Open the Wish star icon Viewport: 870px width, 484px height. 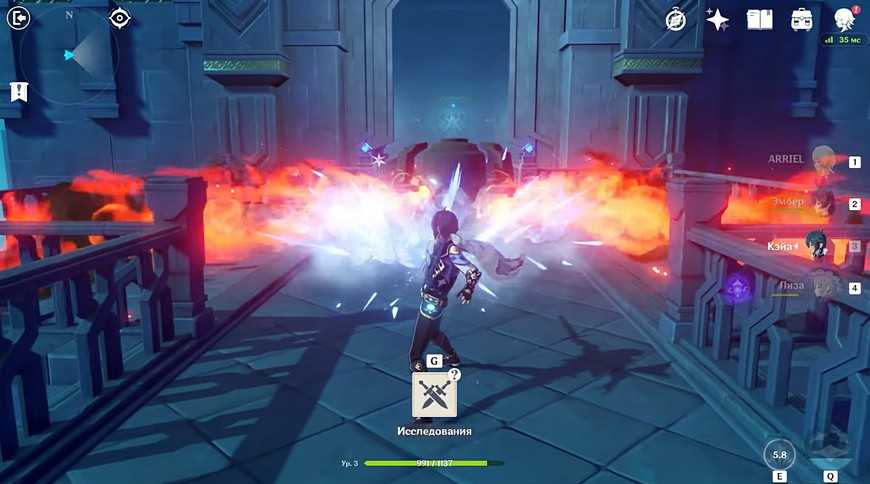tap(717, 19)
